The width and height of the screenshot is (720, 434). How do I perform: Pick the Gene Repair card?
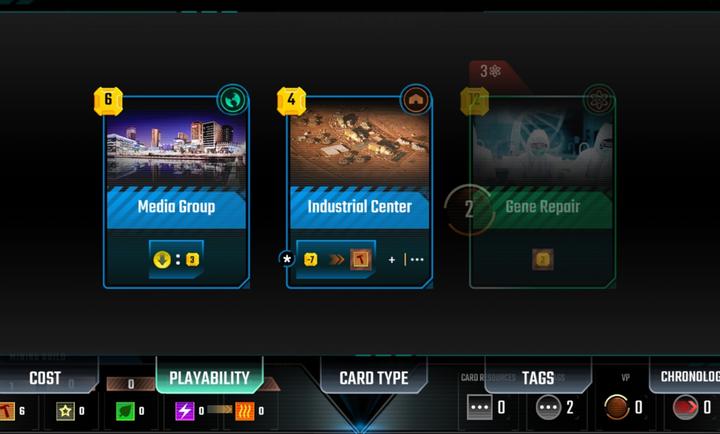pos(543,190)
